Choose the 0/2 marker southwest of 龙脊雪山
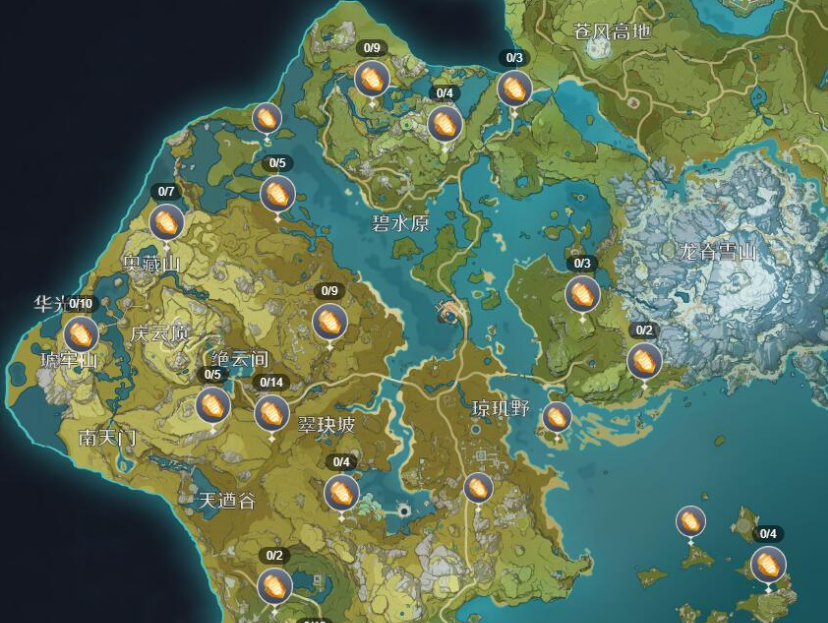This screenshot has width=828, height=623. click(644, 360)
